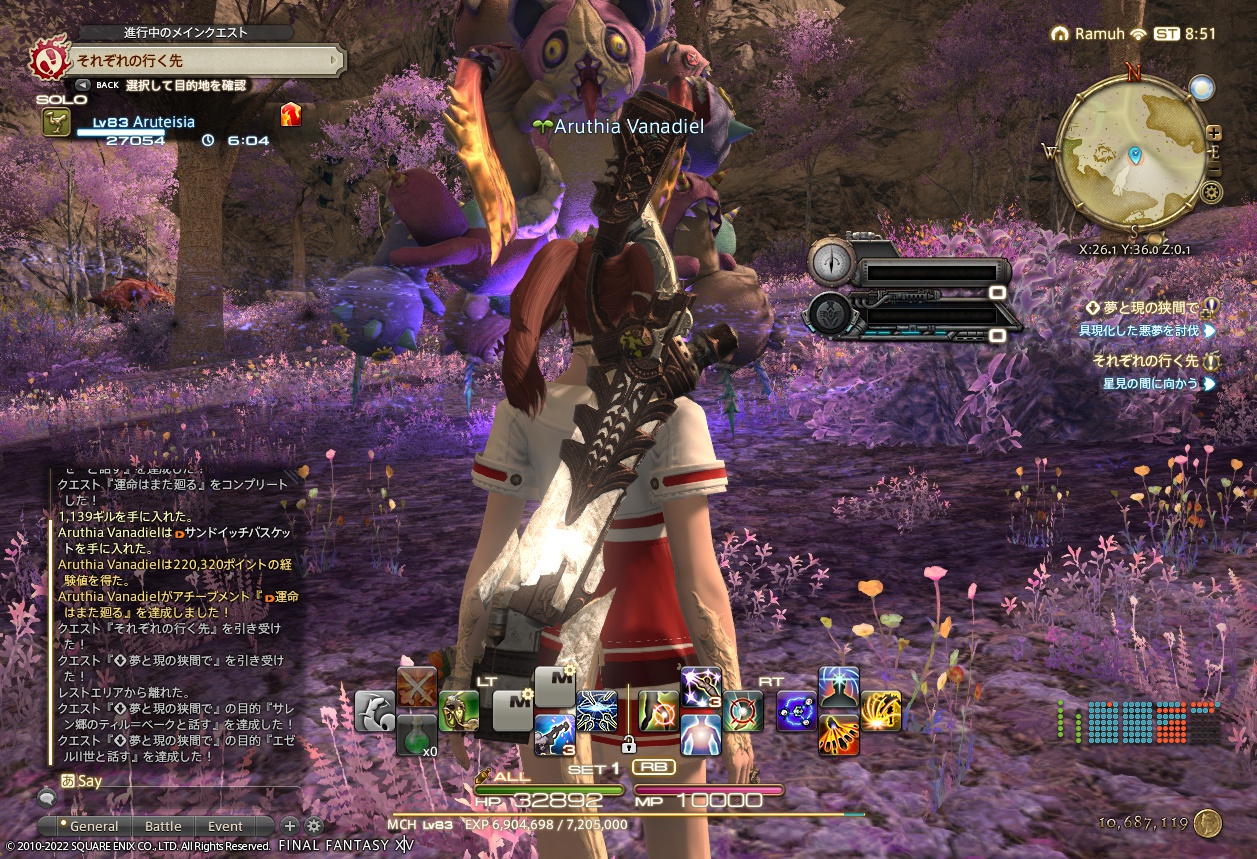1257x859 pixels.
Task: Click the Say chat input line
Action: (170, 780)
